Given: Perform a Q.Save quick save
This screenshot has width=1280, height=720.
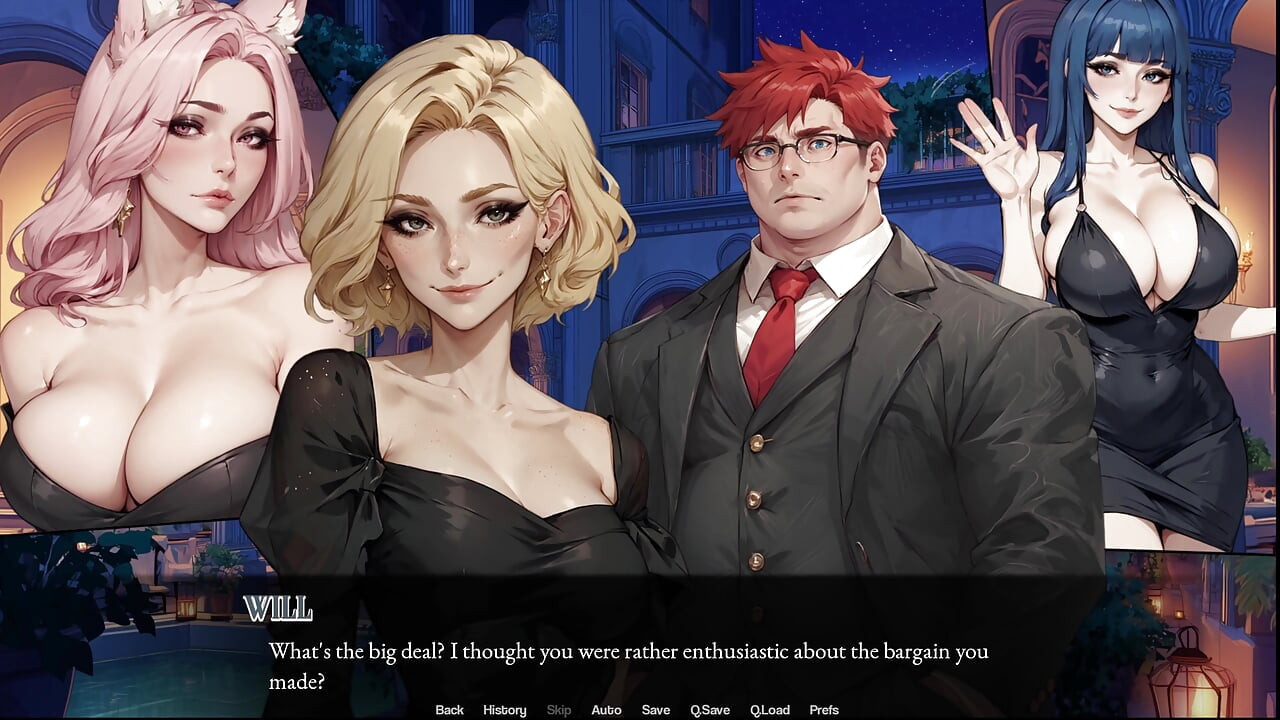Looking at the screenshot, I should point(710,710).
